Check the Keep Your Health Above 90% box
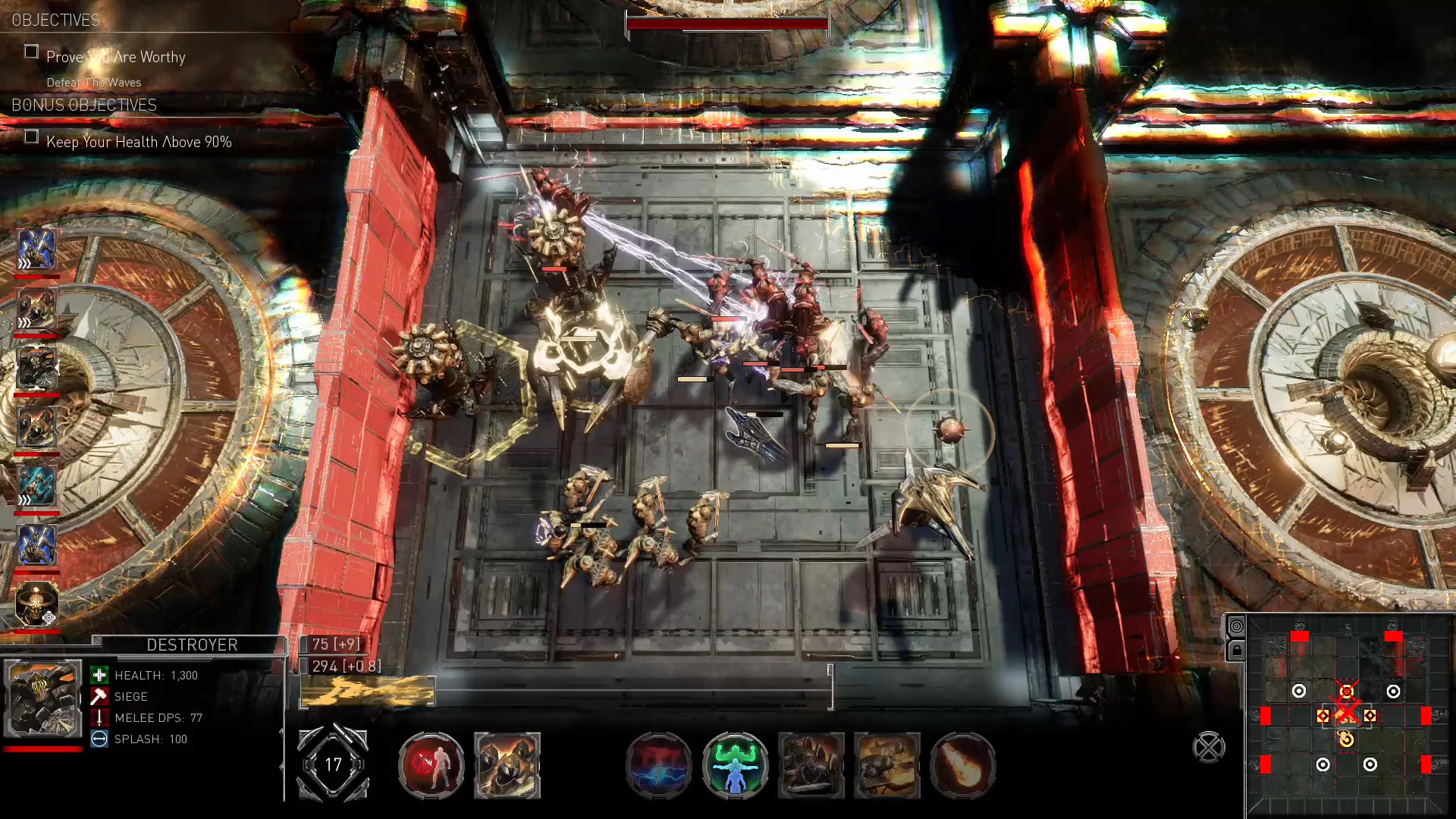 pyautogui.click(x=32, y=136)
